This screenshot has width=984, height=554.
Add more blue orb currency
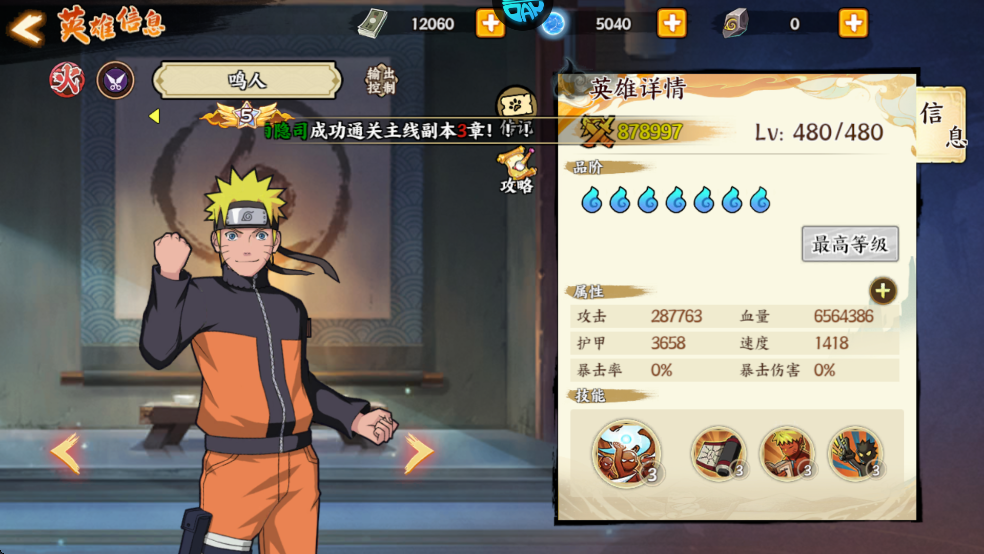pyautogui.click(x=672, y=23)
